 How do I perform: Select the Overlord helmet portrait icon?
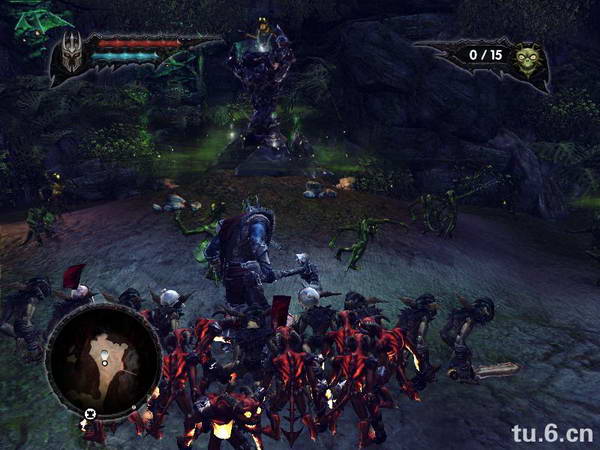tap(71, 56)
